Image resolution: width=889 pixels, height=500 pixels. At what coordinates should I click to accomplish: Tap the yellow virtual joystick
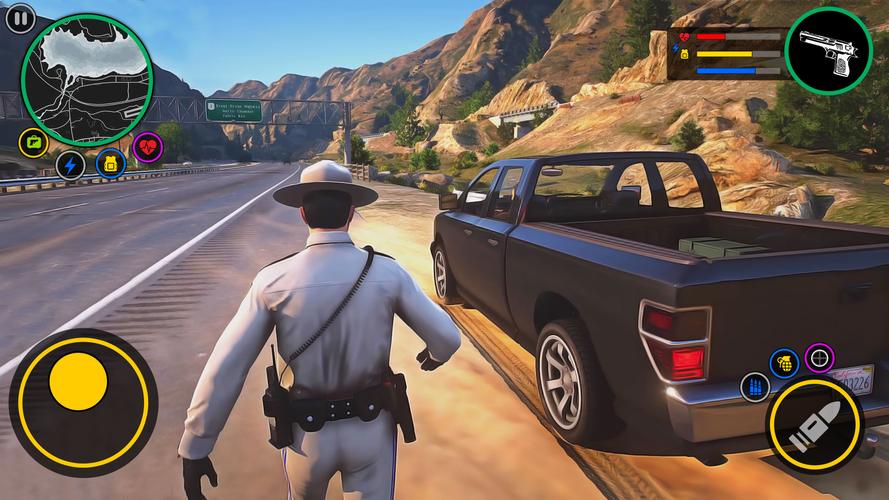[77, 389]
